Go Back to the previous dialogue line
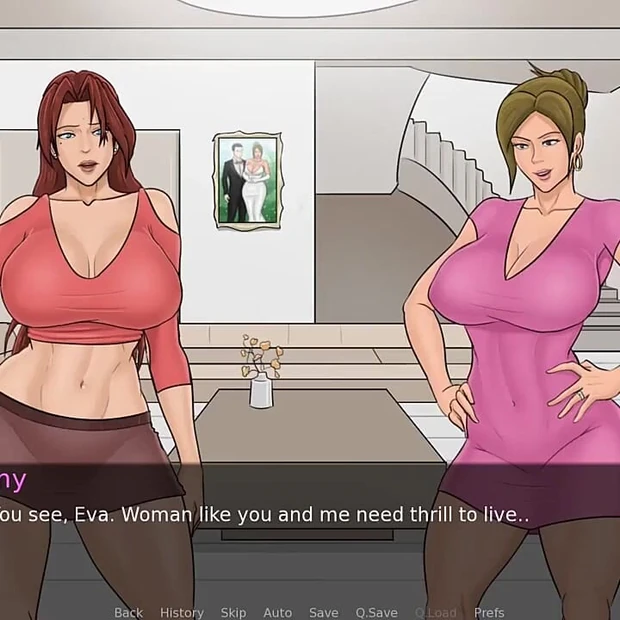 click(128, 612)
